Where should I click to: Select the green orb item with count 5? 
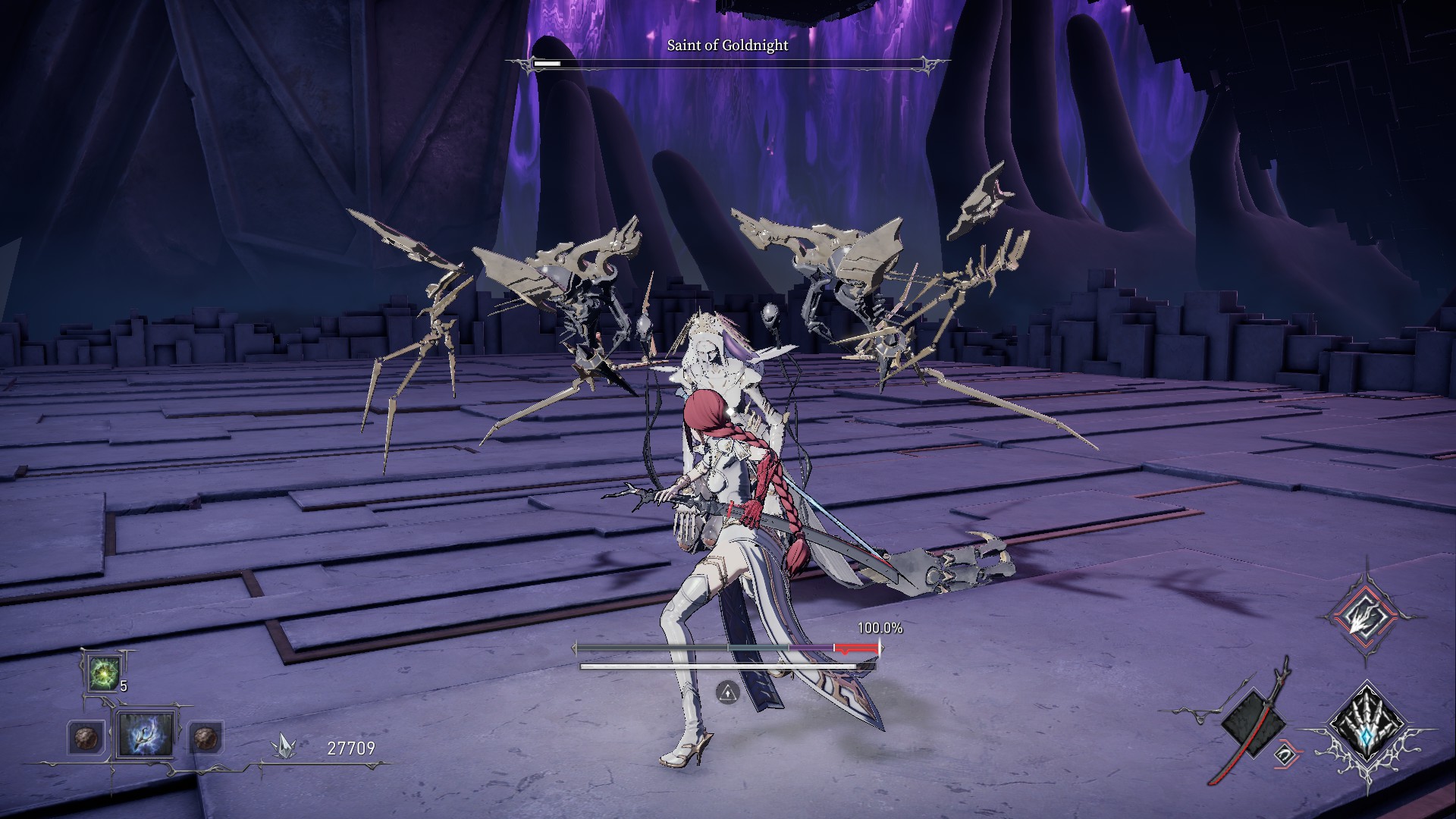coord(102,673)
